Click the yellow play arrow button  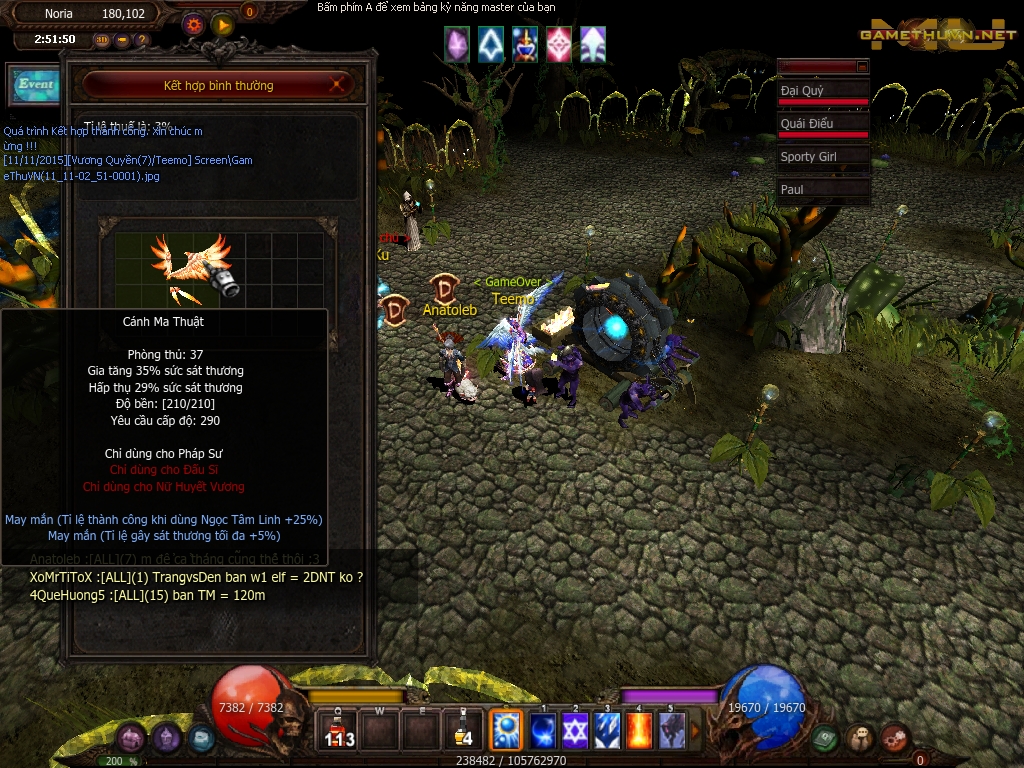point(222,23)
